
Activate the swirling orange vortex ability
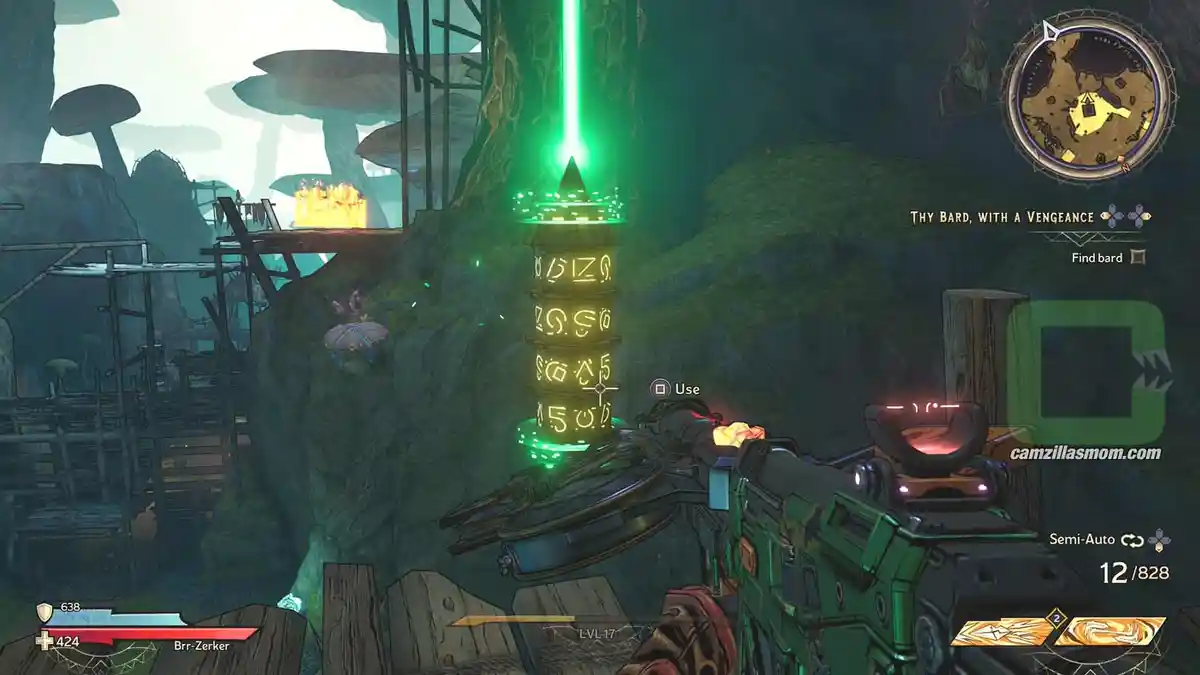(x=1111, y=632)
